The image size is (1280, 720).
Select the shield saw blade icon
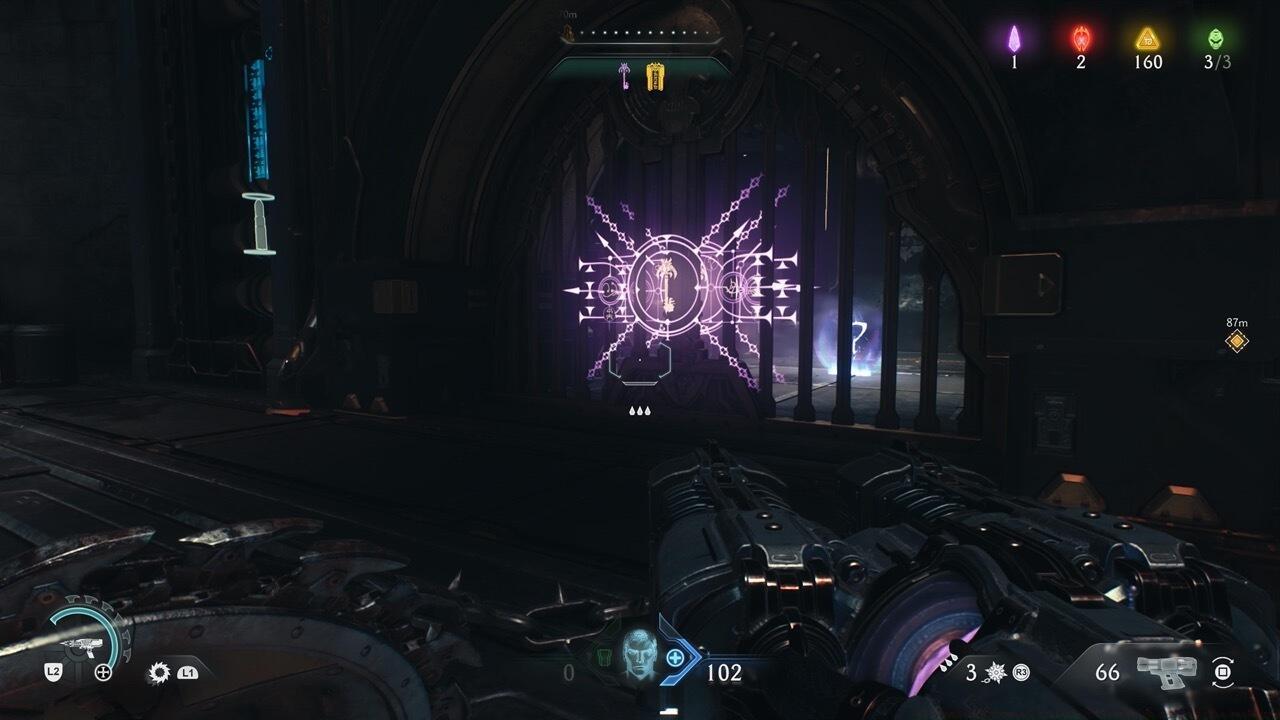pos(158,673)
